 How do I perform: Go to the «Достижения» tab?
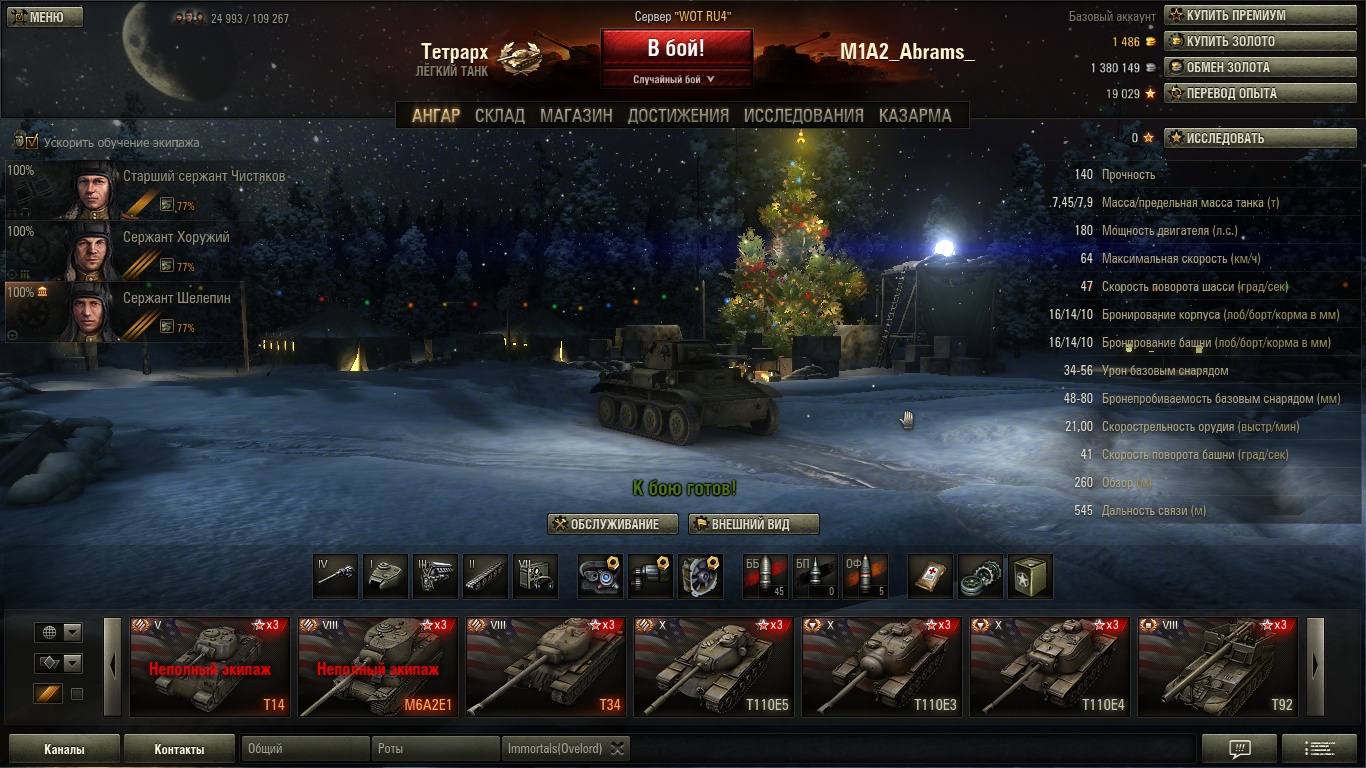tap(678, 115)
